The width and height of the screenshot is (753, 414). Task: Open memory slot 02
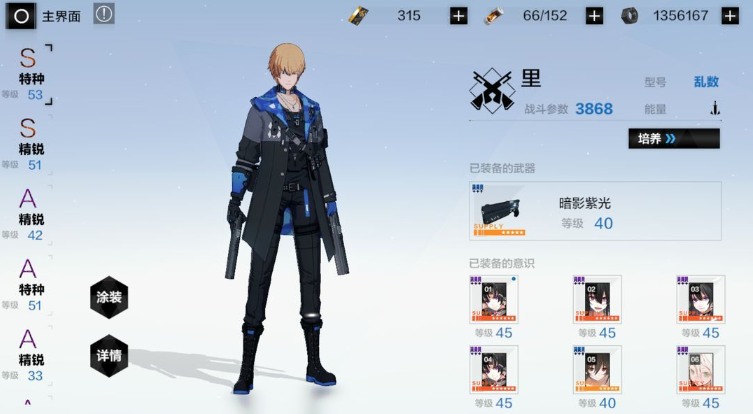[x=597, y=300]
